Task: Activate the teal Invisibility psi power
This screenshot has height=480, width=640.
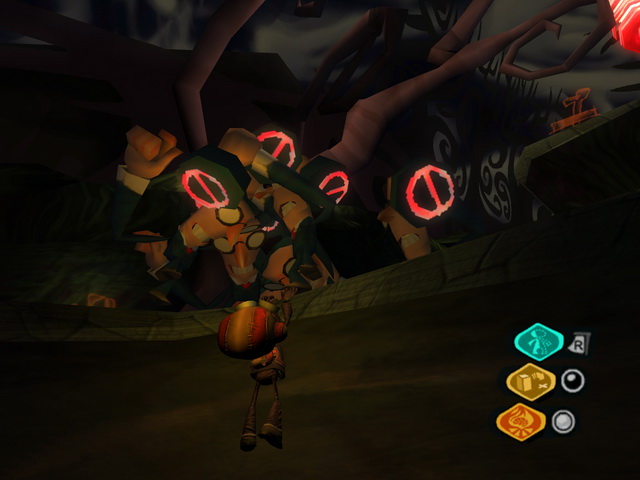Action: (x=538, y=343)
